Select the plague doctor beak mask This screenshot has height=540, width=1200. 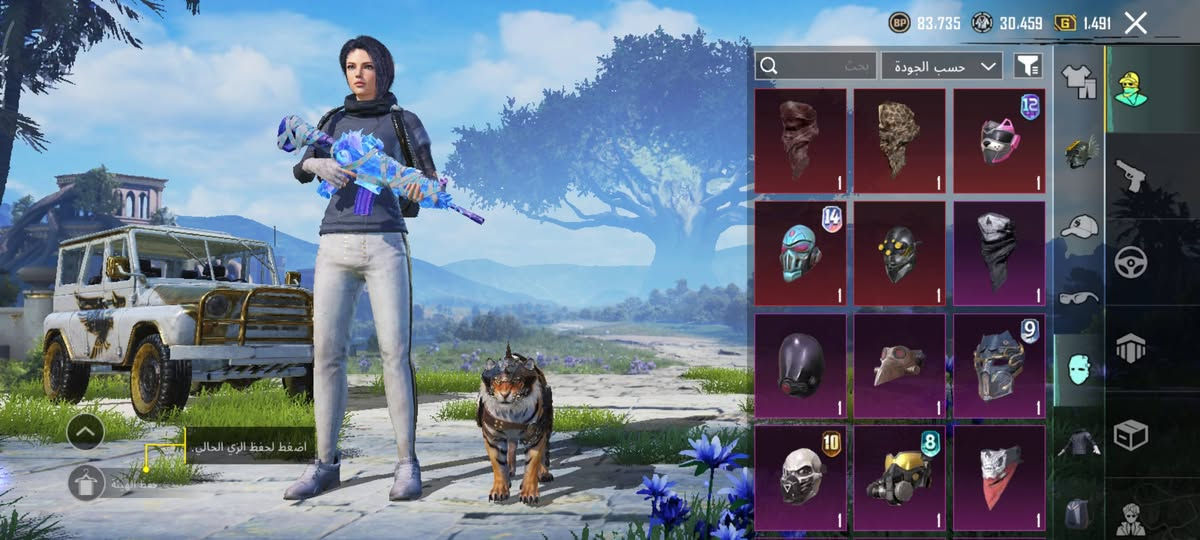[899, 365]
